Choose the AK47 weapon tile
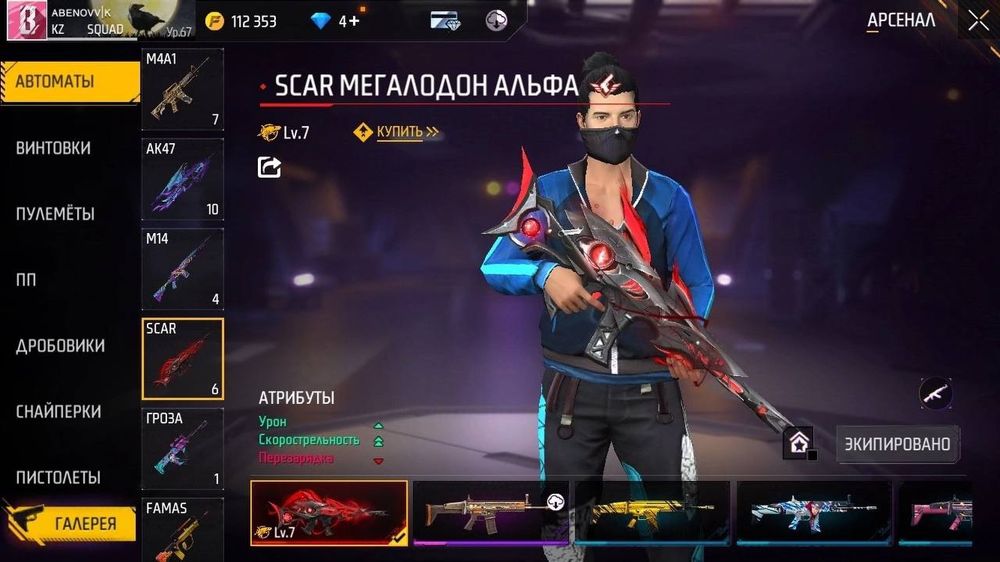 182,178
